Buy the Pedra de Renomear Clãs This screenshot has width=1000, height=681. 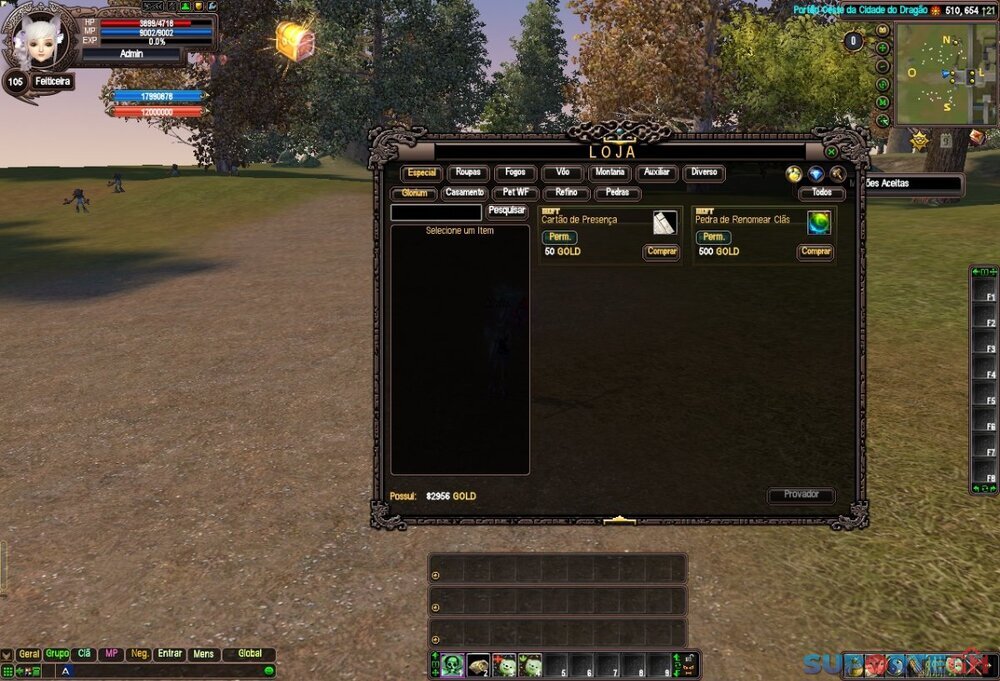[x=815, y=252]
